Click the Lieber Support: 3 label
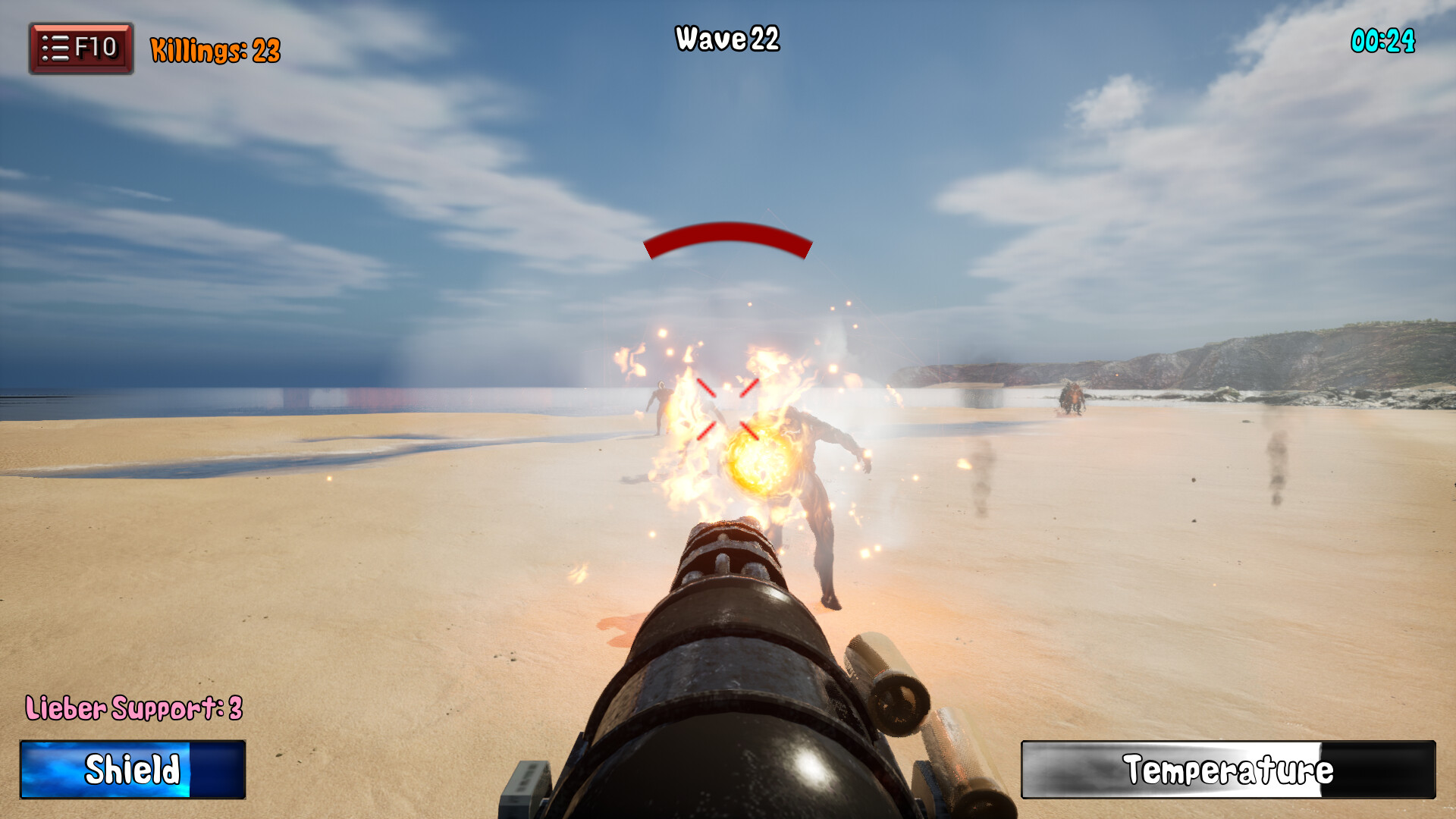This screenshot has width=1456, height=819. 133,708
